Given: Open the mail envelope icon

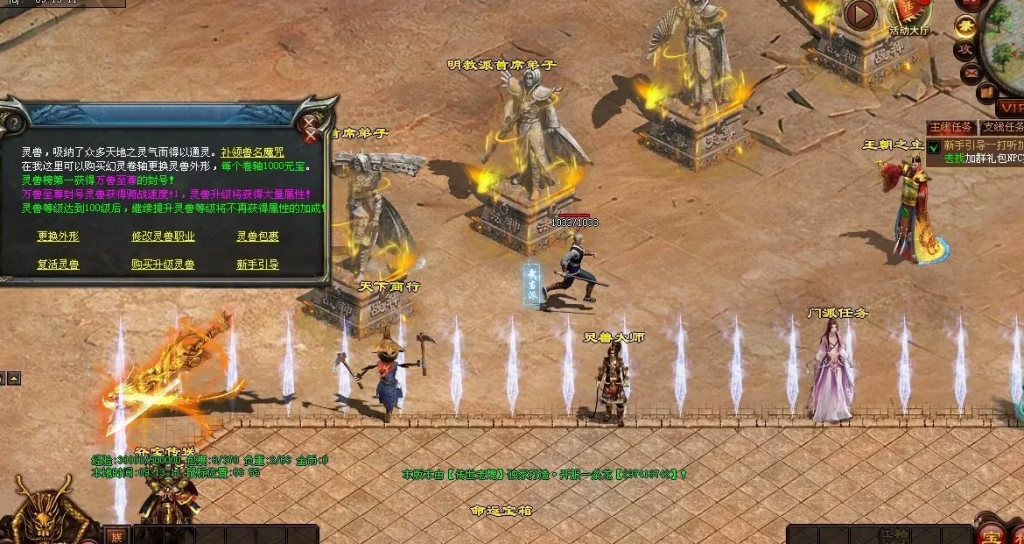Looking at the screenshot, I should (x=970, y=74).
